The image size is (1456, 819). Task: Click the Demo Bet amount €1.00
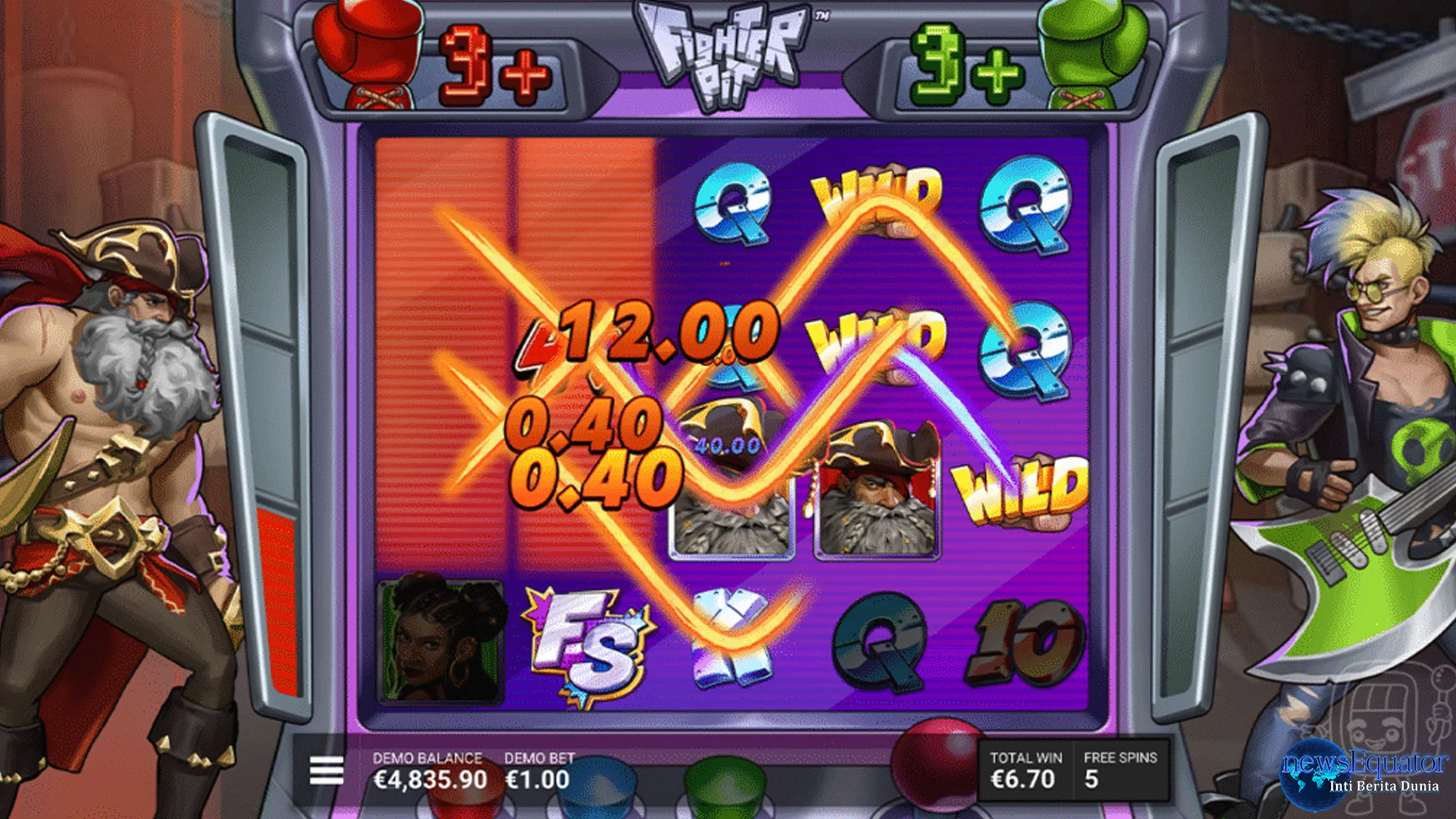[x=537, y=779]
